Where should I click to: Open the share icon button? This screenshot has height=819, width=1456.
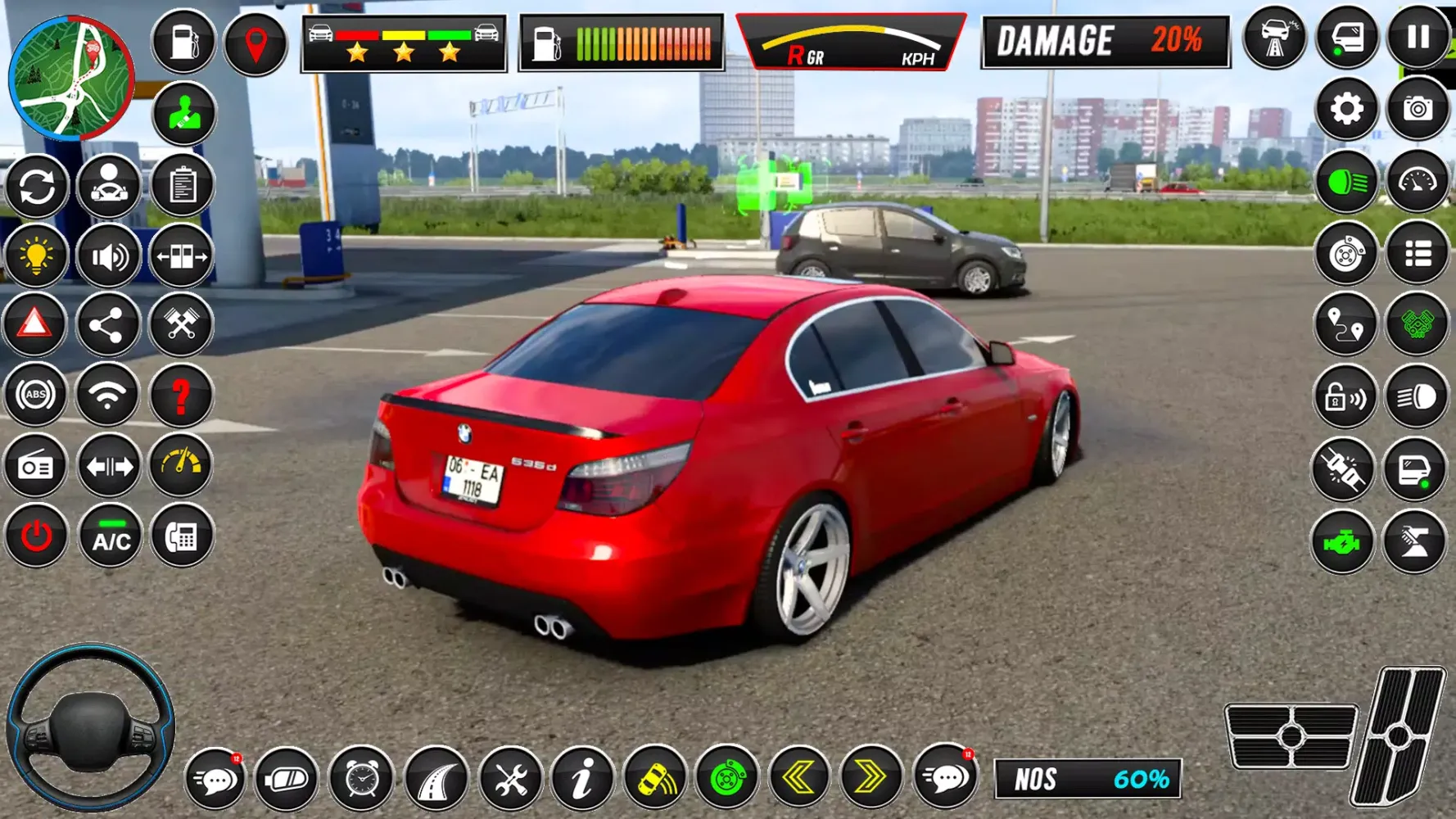pos(107,326)
